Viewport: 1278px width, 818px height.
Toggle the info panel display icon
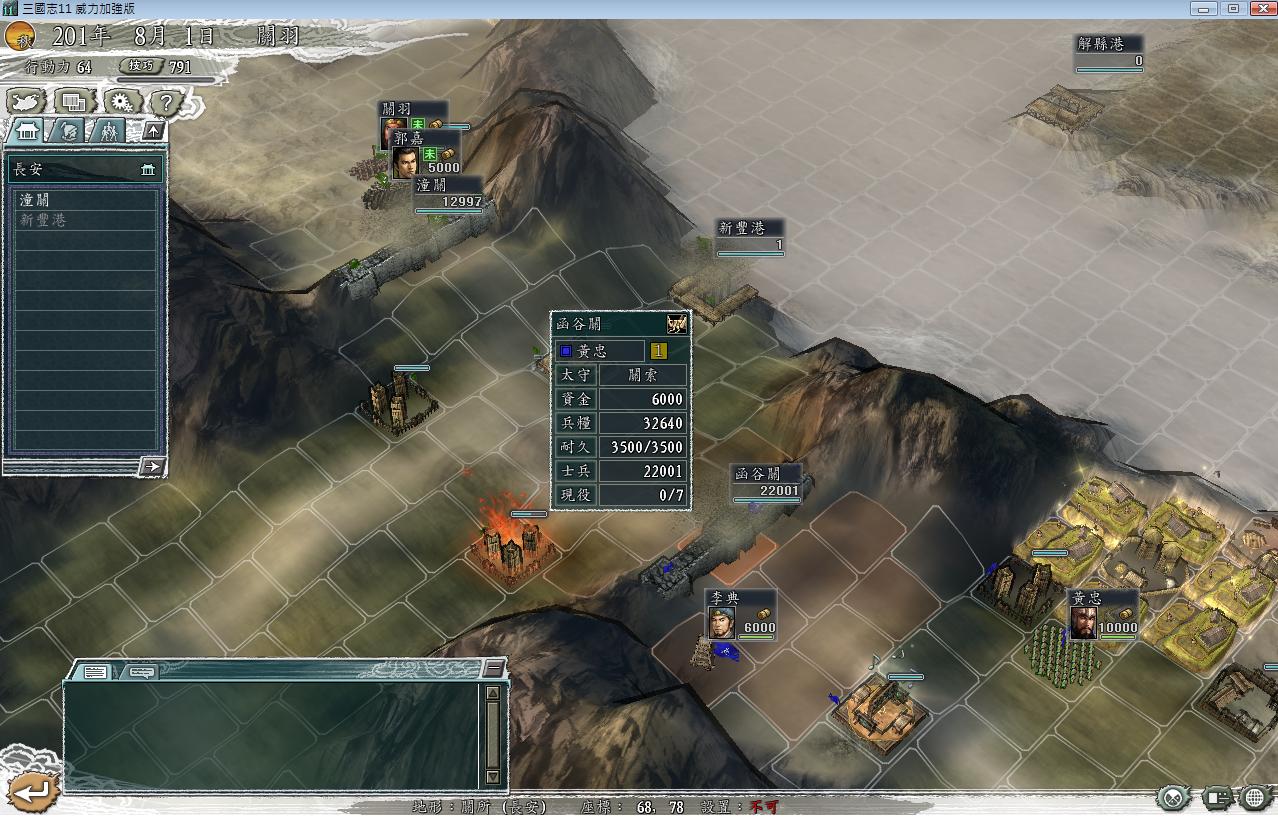(1217, 798)
